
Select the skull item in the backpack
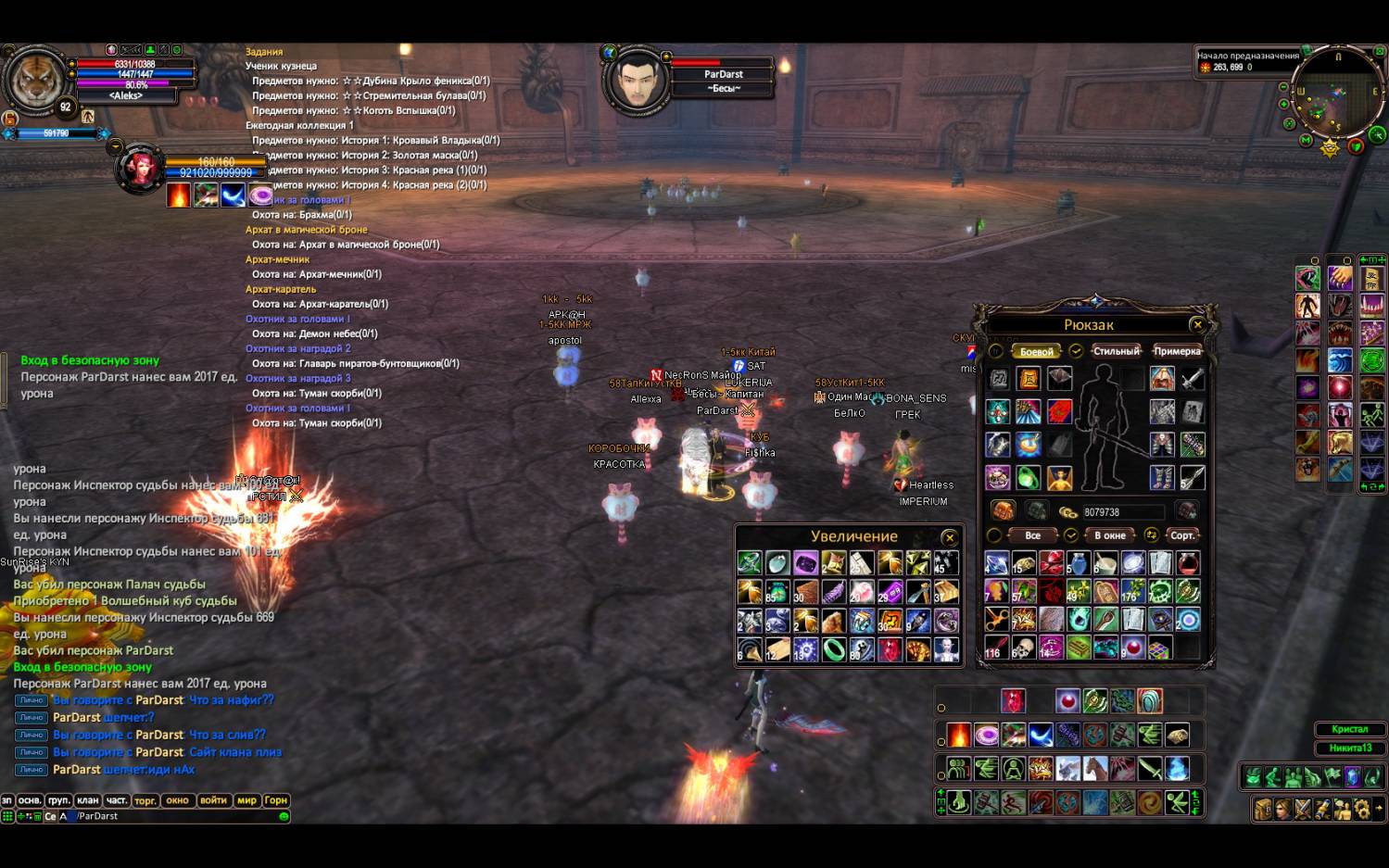(1024, 647)
